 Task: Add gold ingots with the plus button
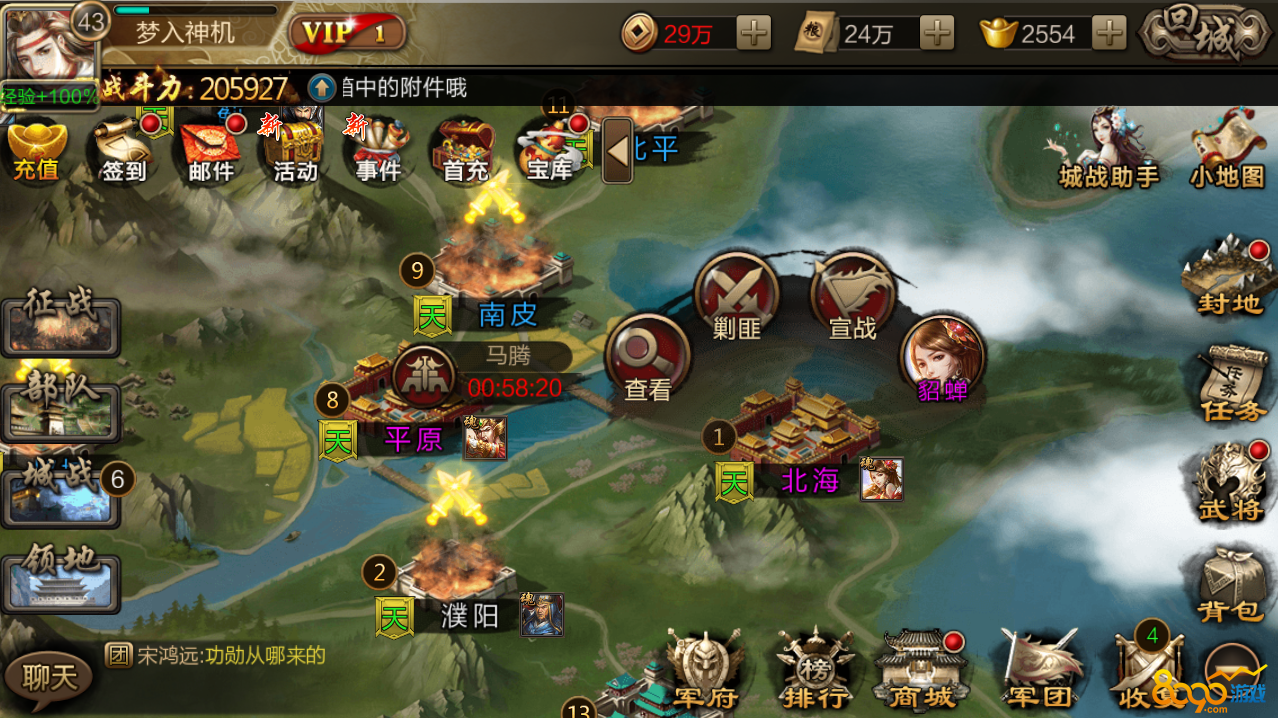[x=1109, y=34]
